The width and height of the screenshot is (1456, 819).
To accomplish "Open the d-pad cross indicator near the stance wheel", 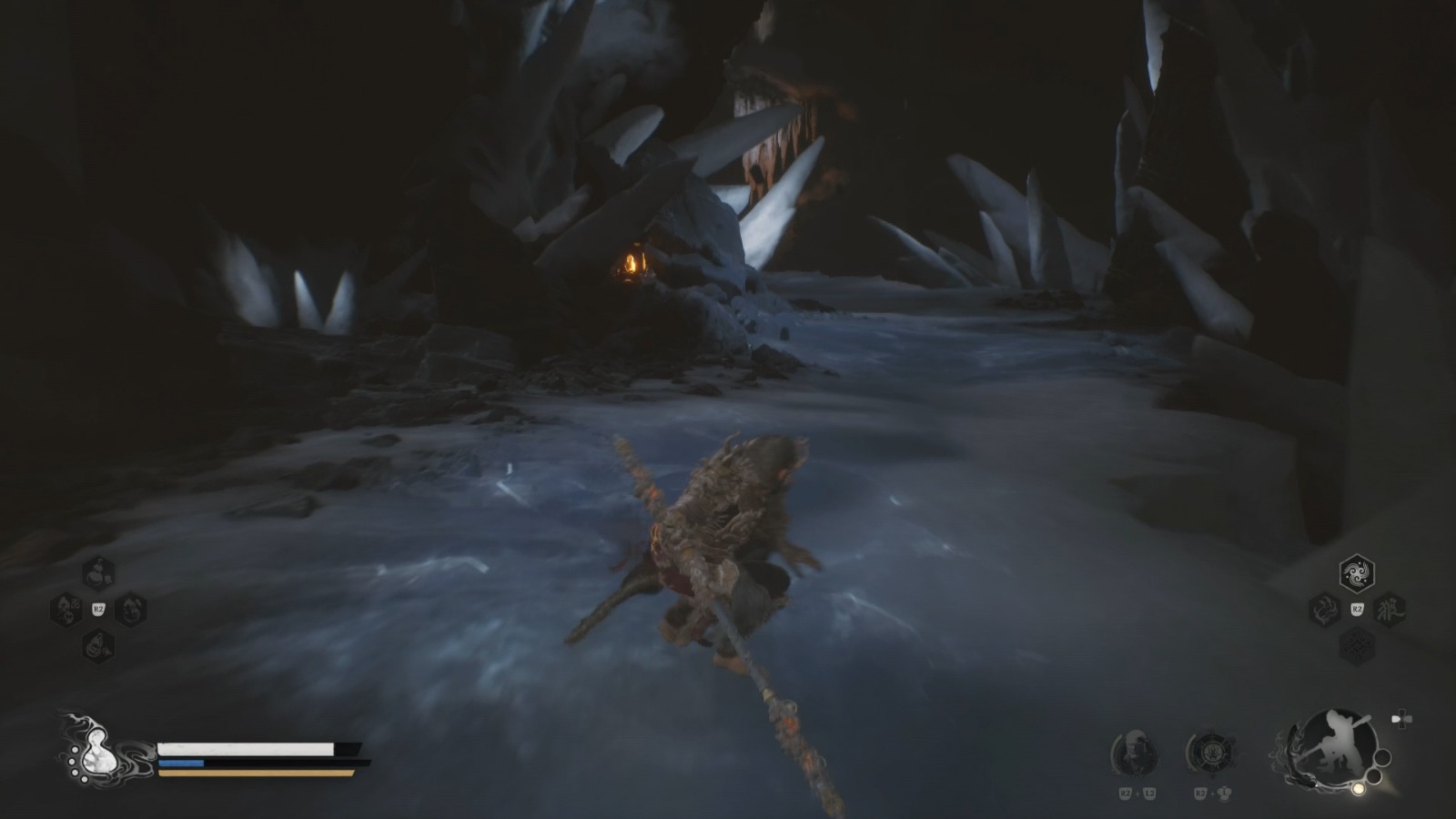I will [x=1401, y=718].
